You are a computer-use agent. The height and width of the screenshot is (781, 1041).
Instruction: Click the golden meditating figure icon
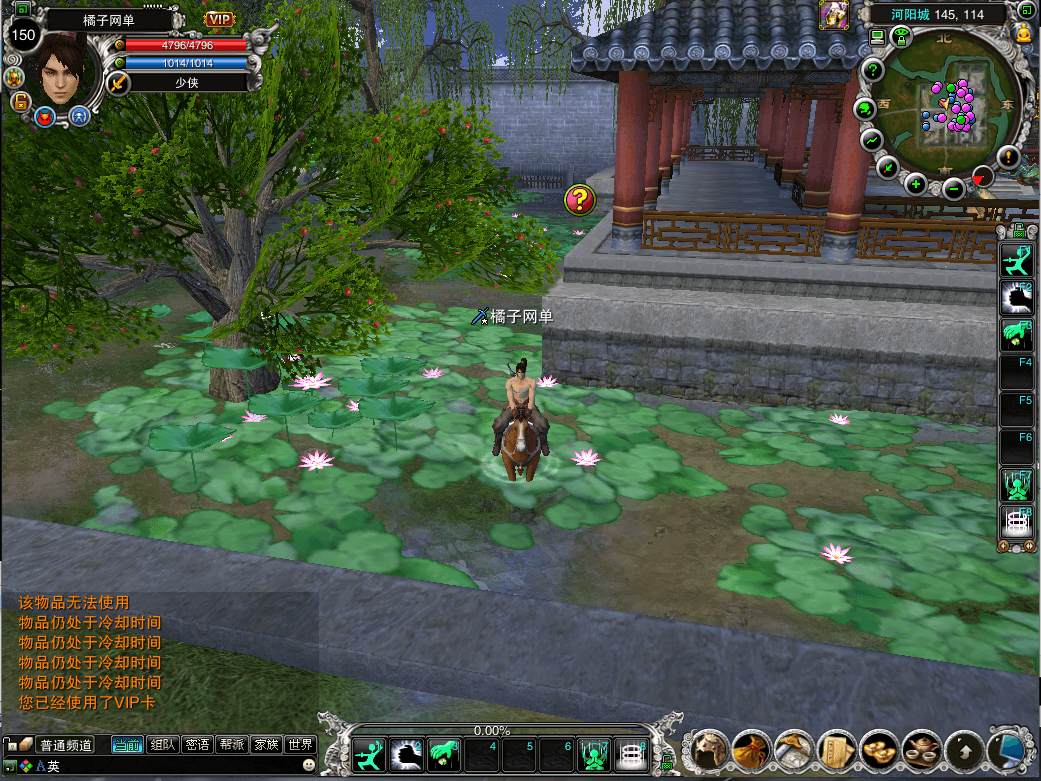pos(1024,34)
